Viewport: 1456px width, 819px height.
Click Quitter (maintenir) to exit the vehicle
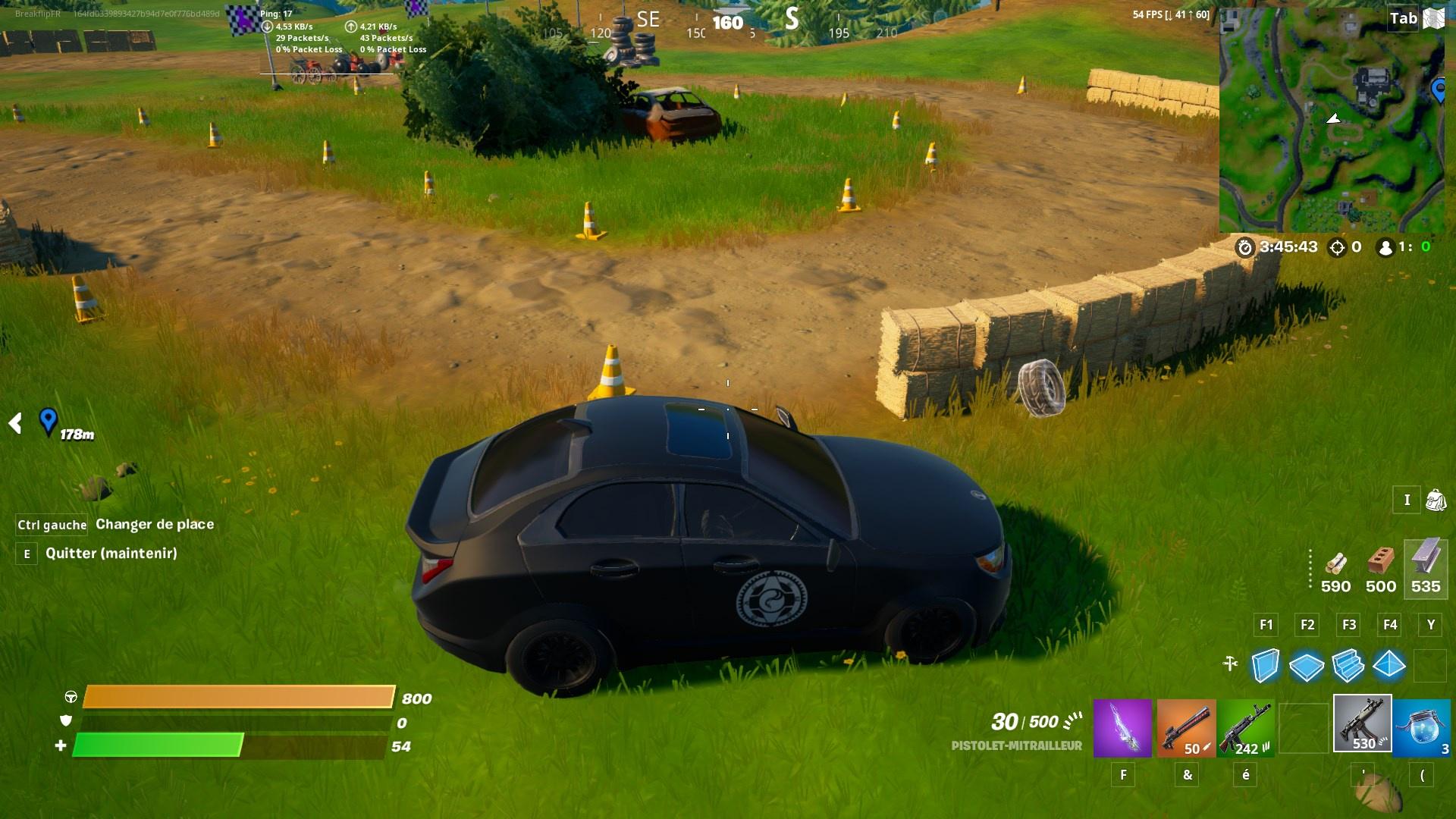click(114, 554)
